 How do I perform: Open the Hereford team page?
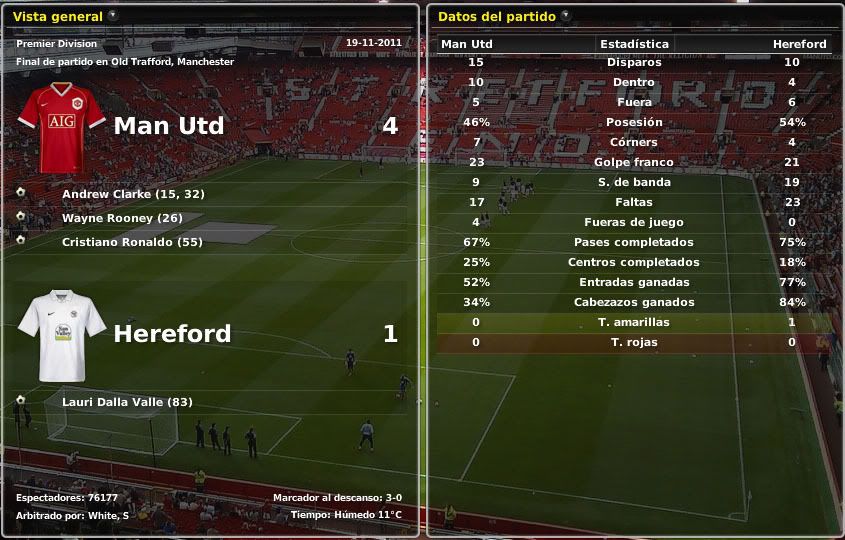[172, 333]
